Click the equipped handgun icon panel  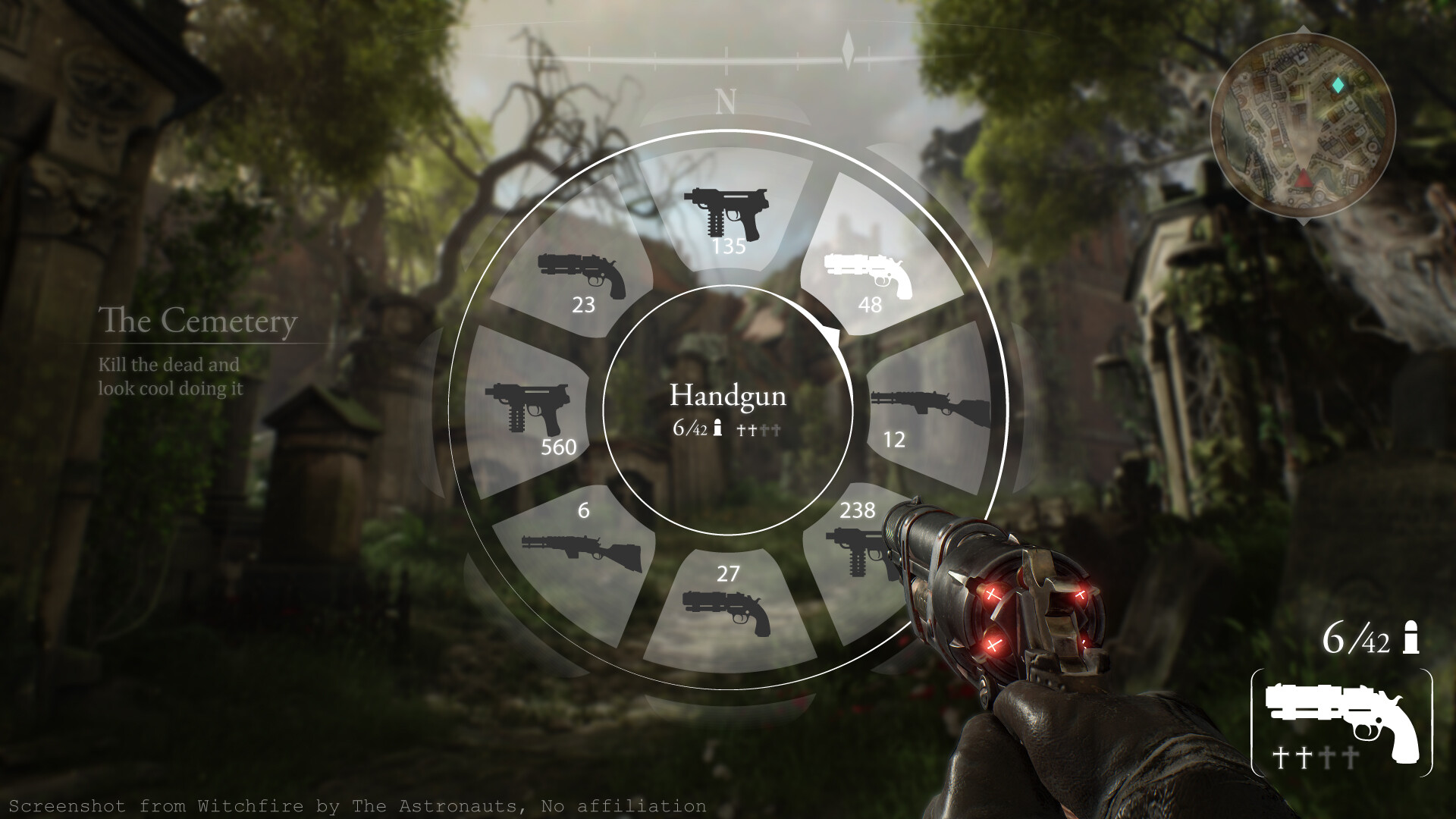[1341, 723]
